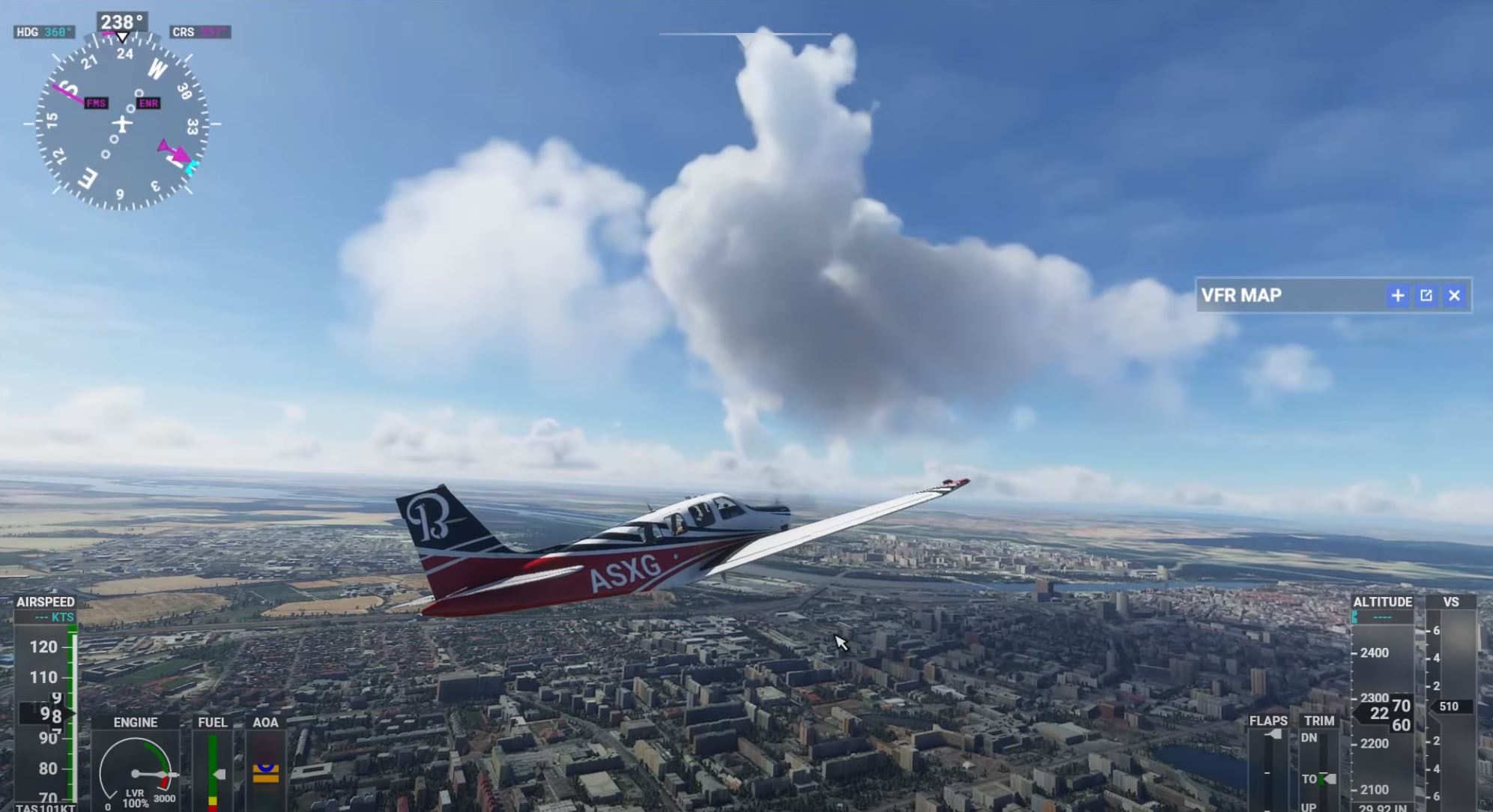Close the VFR MAP panel
The width and height of the screenshot is (1493, 812).
1454,295
